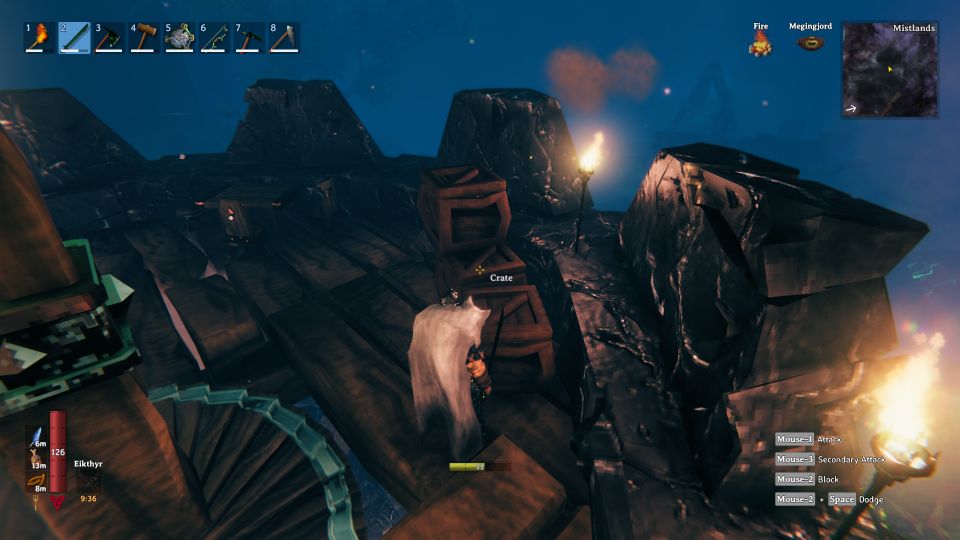Select the hoe in hotbar slot 8
Image resolution: width=960 pixels, height=540 pixels.
coord(285,38)
